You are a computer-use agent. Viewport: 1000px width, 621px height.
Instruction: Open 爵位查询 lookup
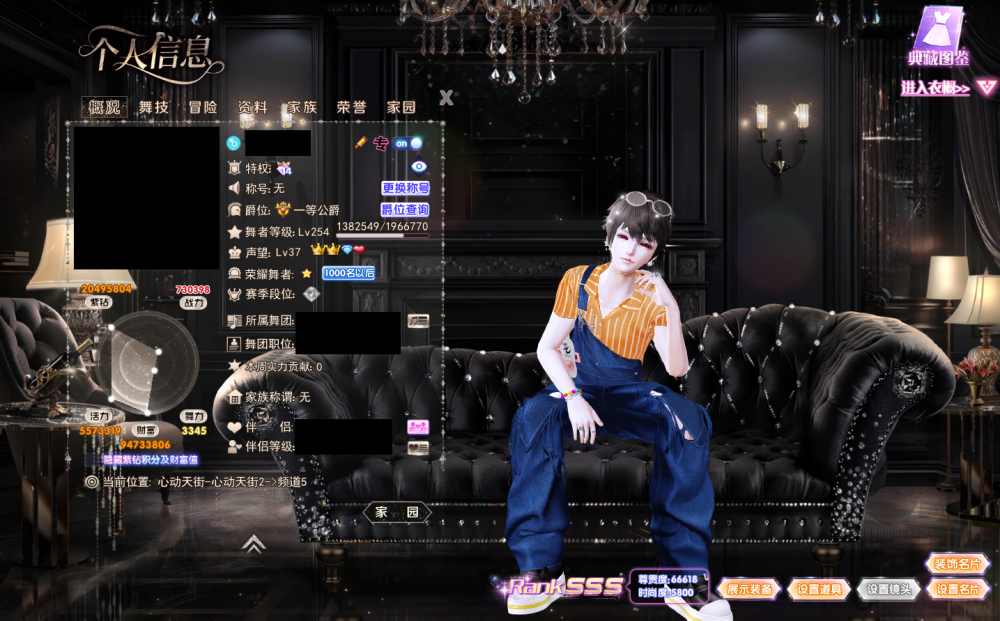point(405,210)
